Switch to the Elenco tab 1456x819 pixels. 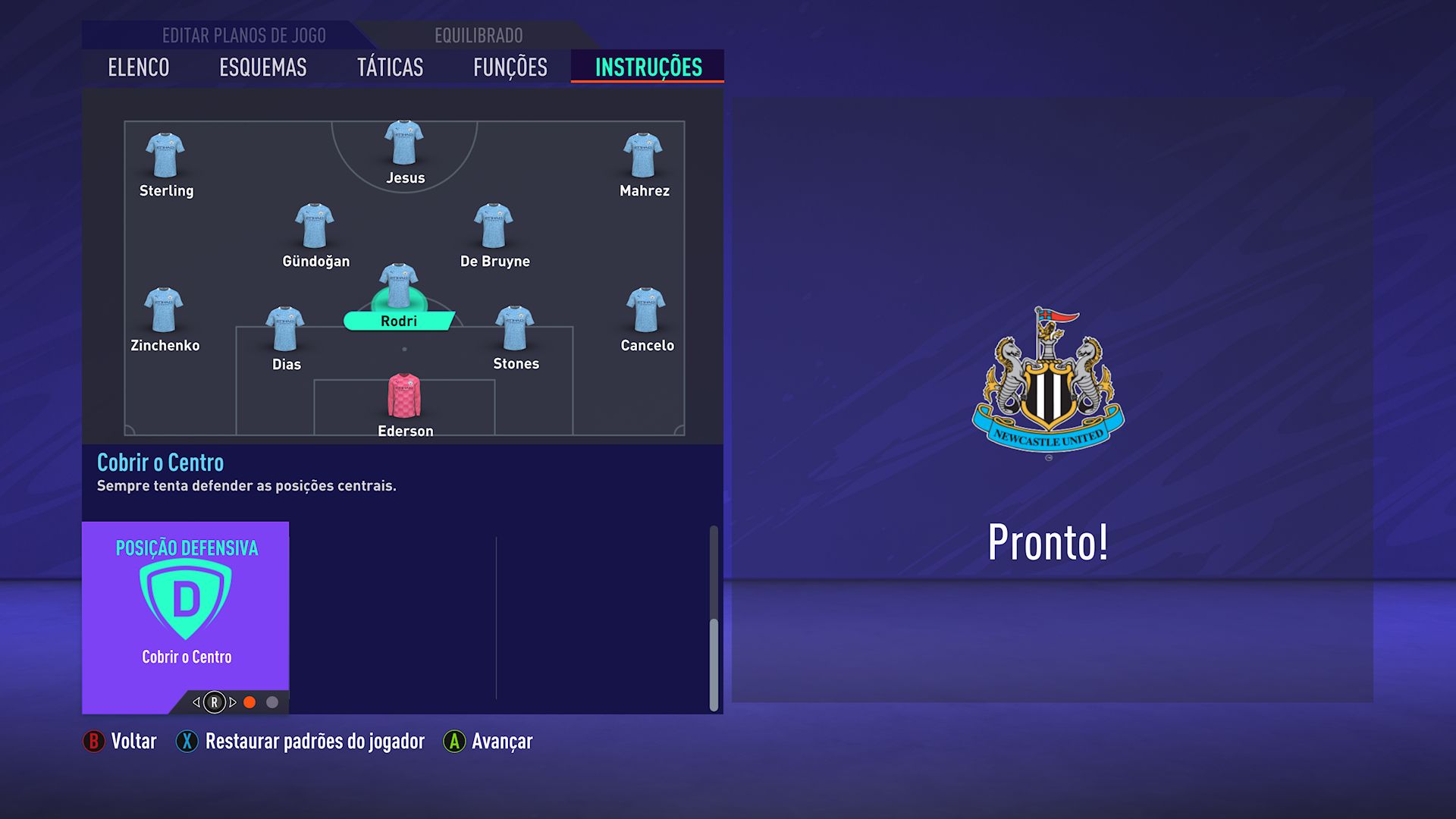tap(138, 67)
